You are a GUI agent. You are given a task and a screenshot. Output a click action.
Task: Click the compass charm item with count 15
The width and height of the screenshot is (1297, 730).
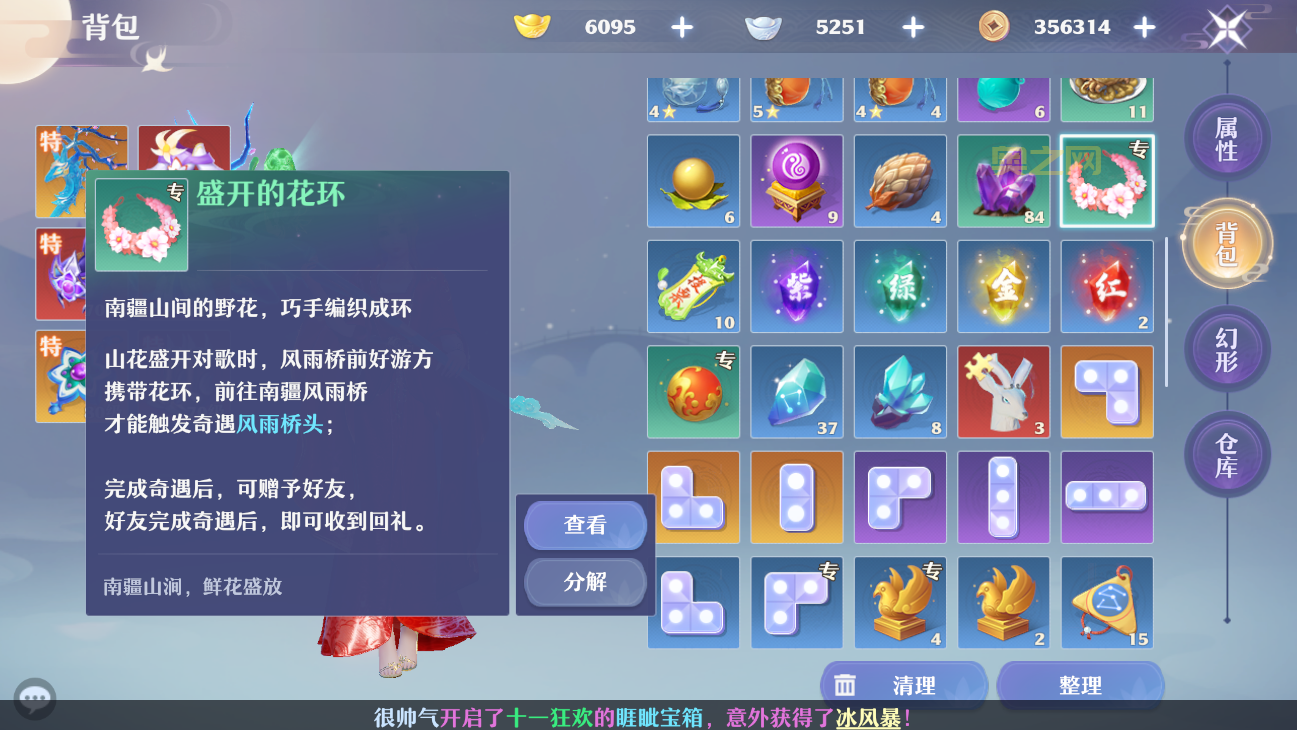(x=1107, y=603)
